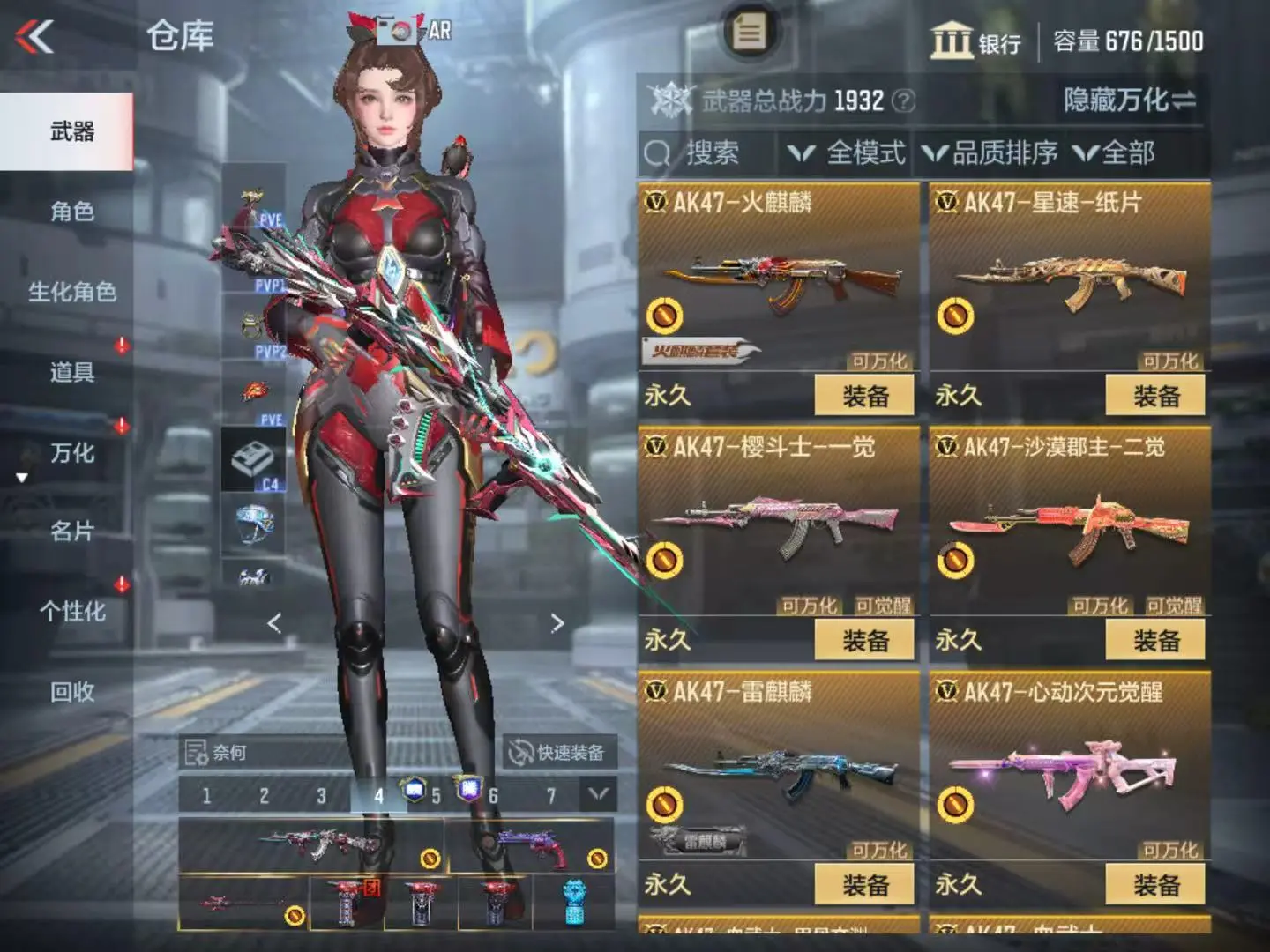The image size is (1270, 952).
Task: Activate the 快速装备 quick equip button
Action: (x=557, y=752)
